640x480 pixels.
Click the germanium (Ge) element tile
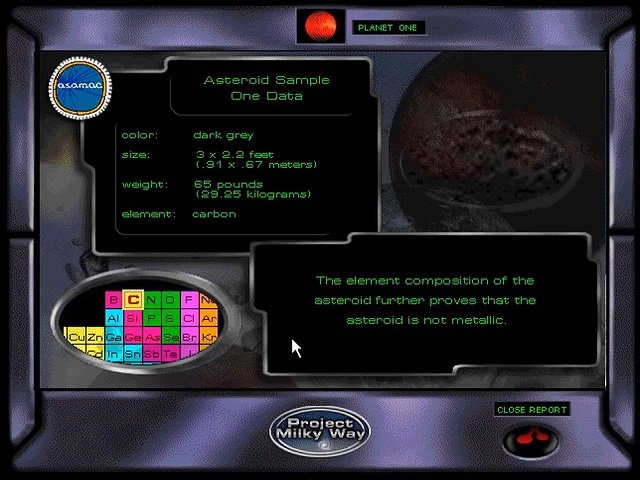(132, 338)
